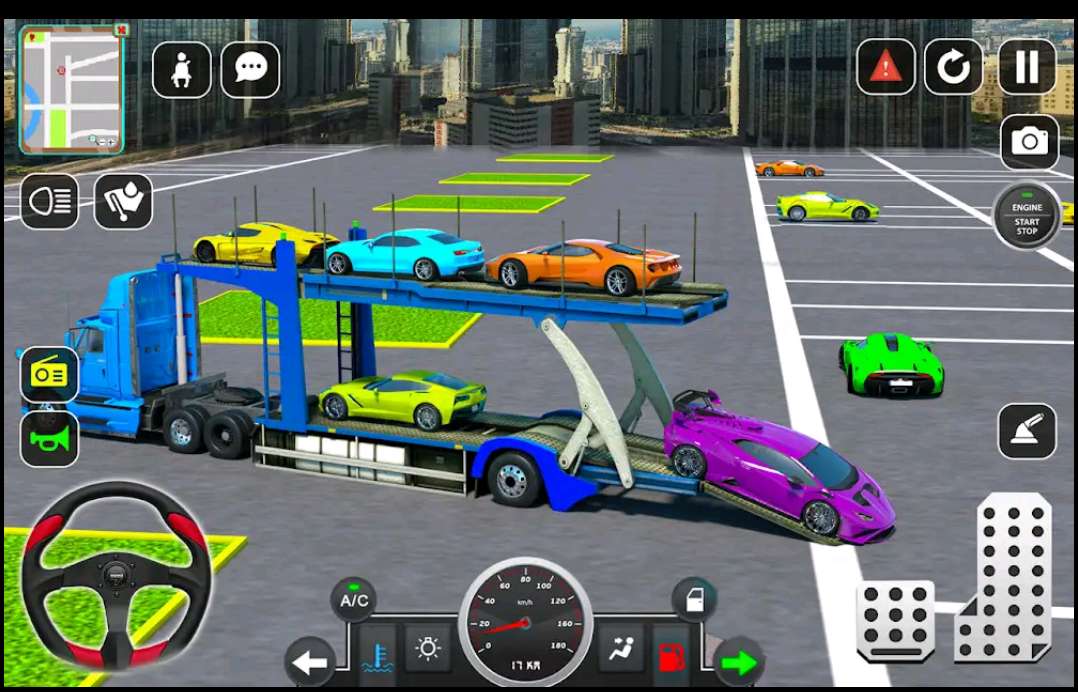This screenshot has width=1078, height=692.
Task: Turn on the radio
Action: click(49, 375)
